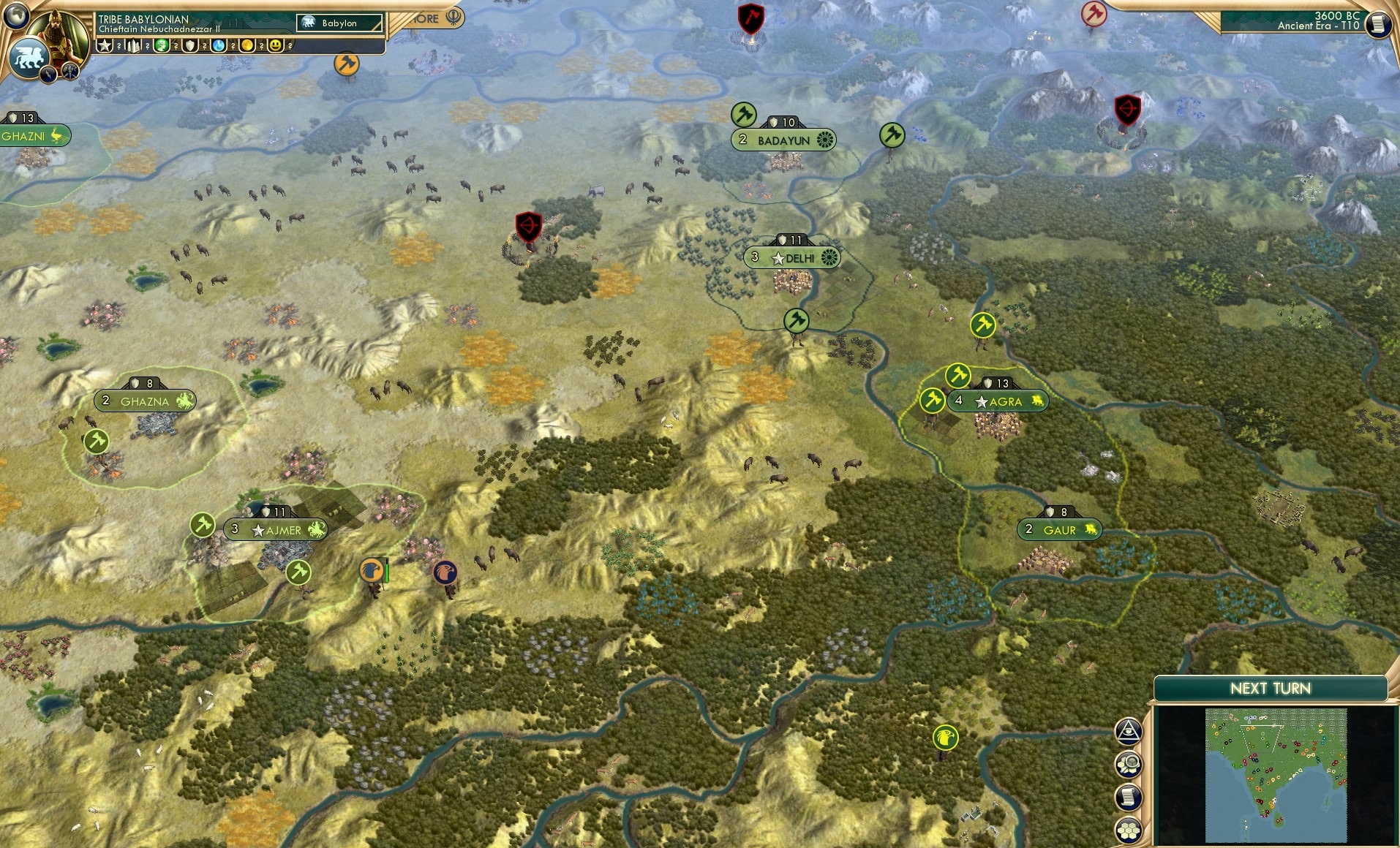
Task: Open Delhi city screen via its banner
Action: (794, 257)
